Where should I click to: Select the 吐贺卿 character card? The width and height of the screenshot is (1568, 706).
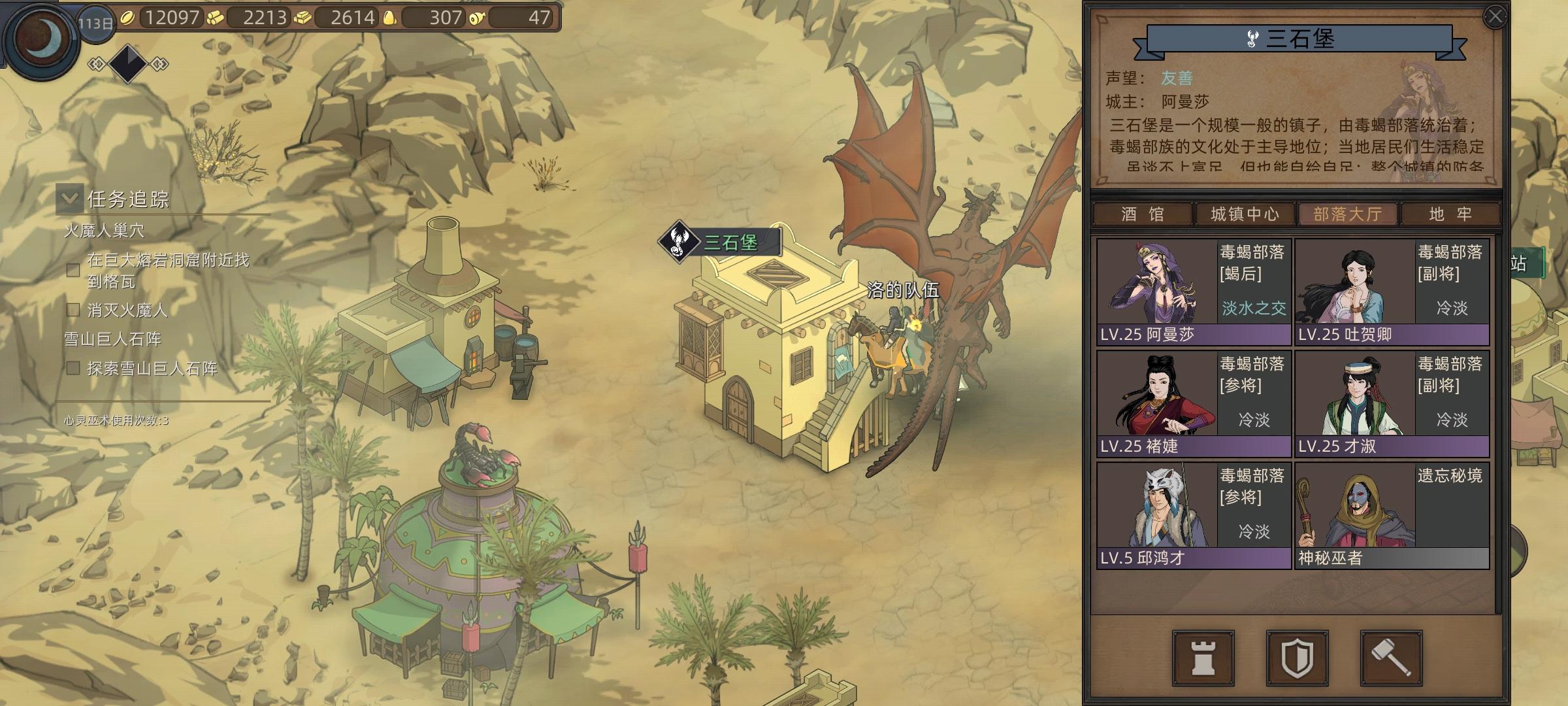click(1392, 292)
